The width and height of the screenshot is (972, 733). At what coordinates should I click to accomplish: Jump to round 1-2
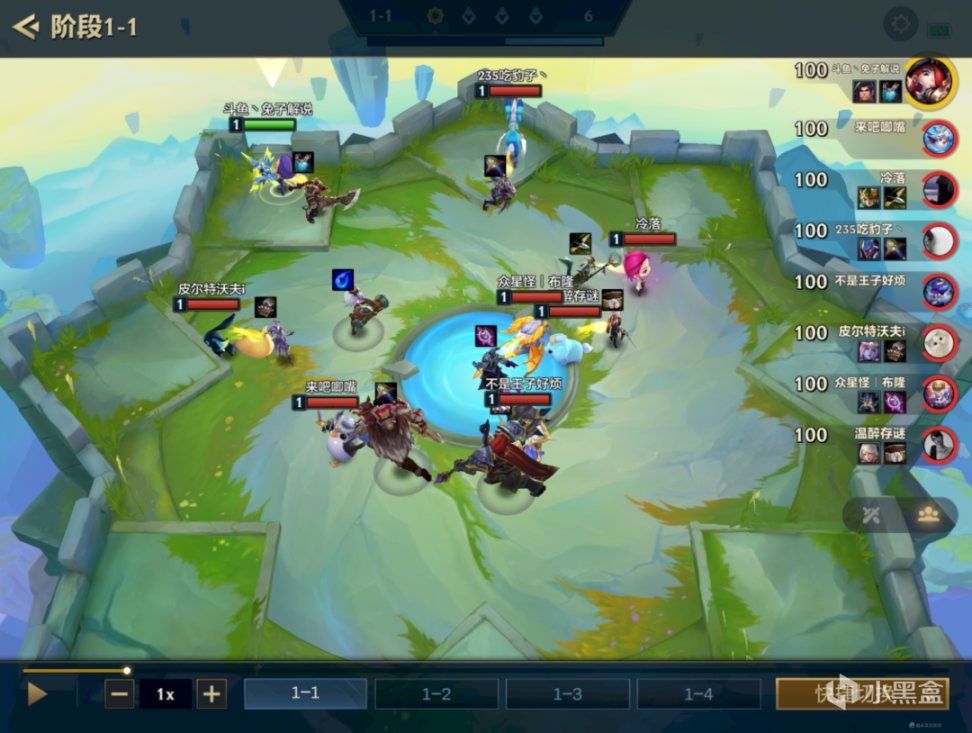click(x=436, y=693)
